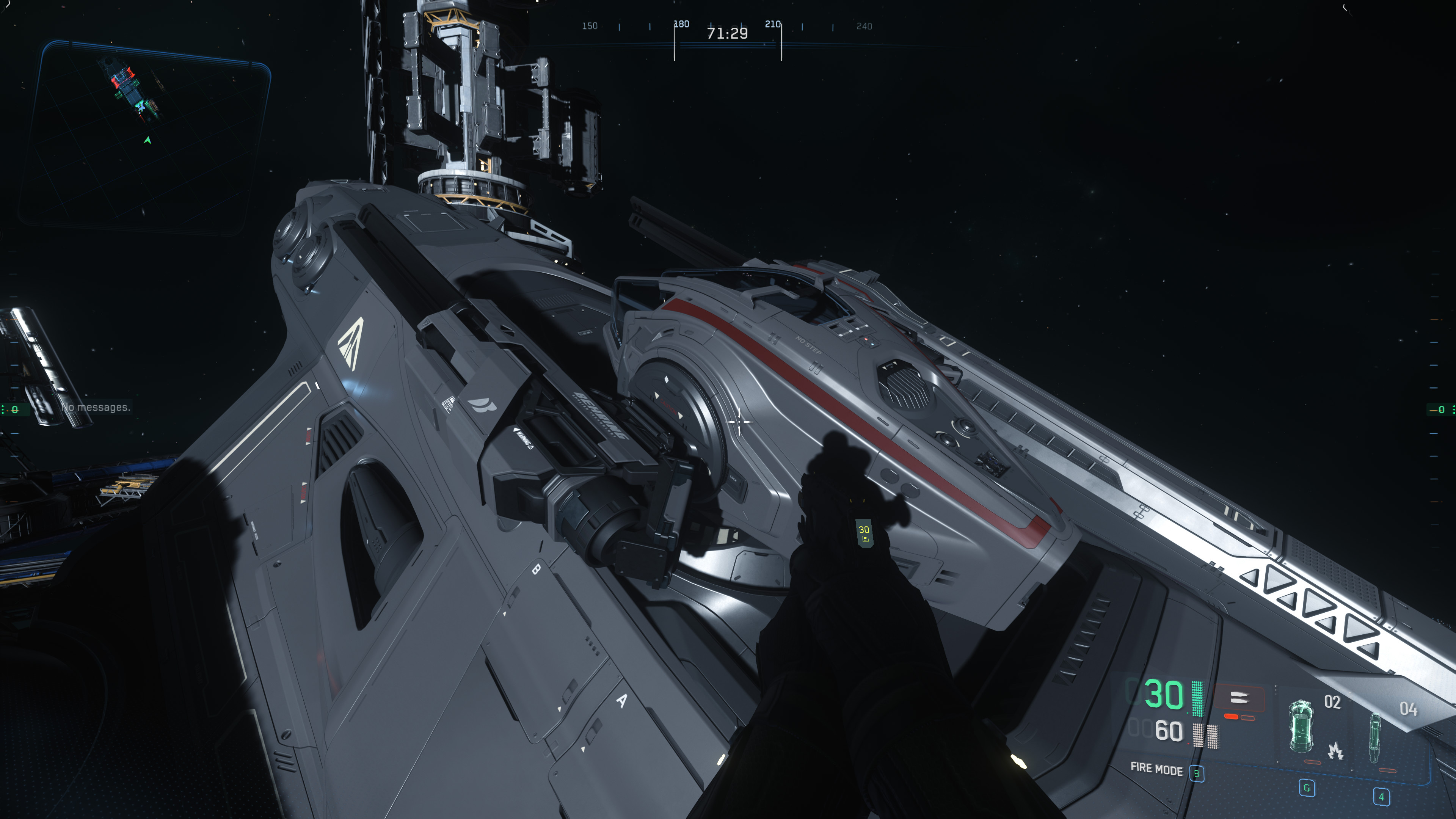
Task: Select the burst fire mode bullet icon
Action: 1239,698
